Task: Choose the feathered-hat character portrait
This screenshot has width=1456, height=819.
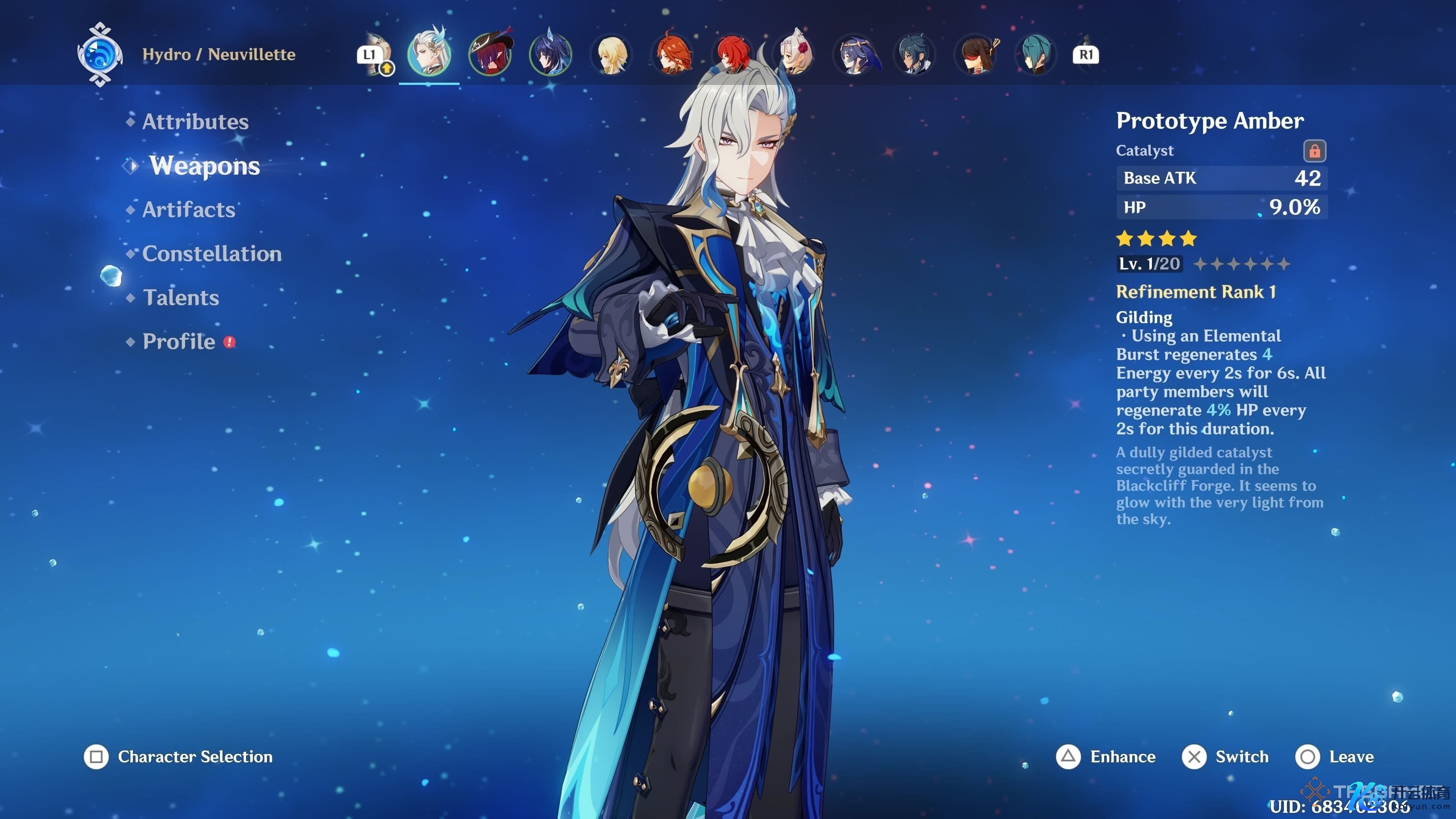Action: (x=490, y=54)
